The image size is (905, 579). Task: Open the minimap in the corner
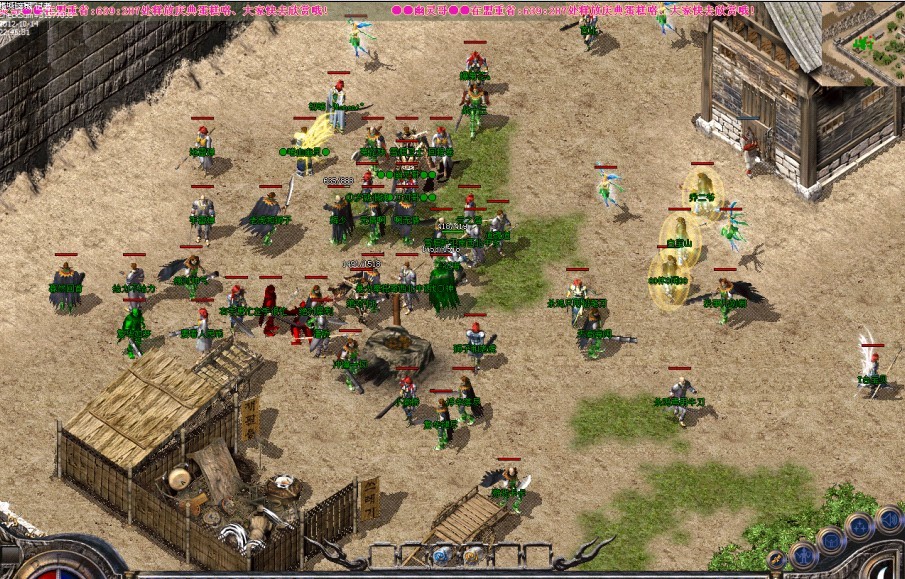pos(864,41)
